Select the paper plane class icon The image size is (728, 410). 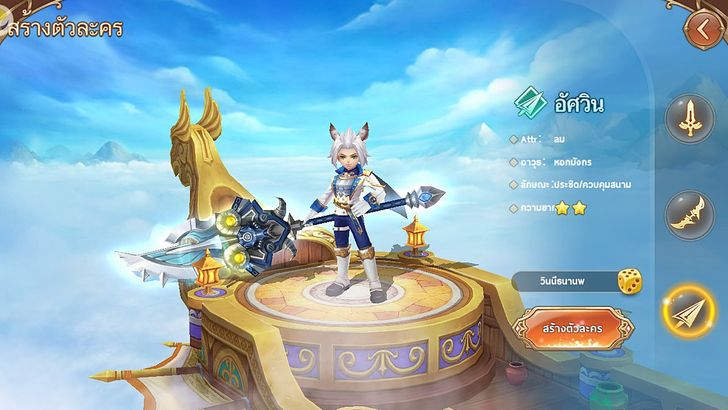pos(692,314)
